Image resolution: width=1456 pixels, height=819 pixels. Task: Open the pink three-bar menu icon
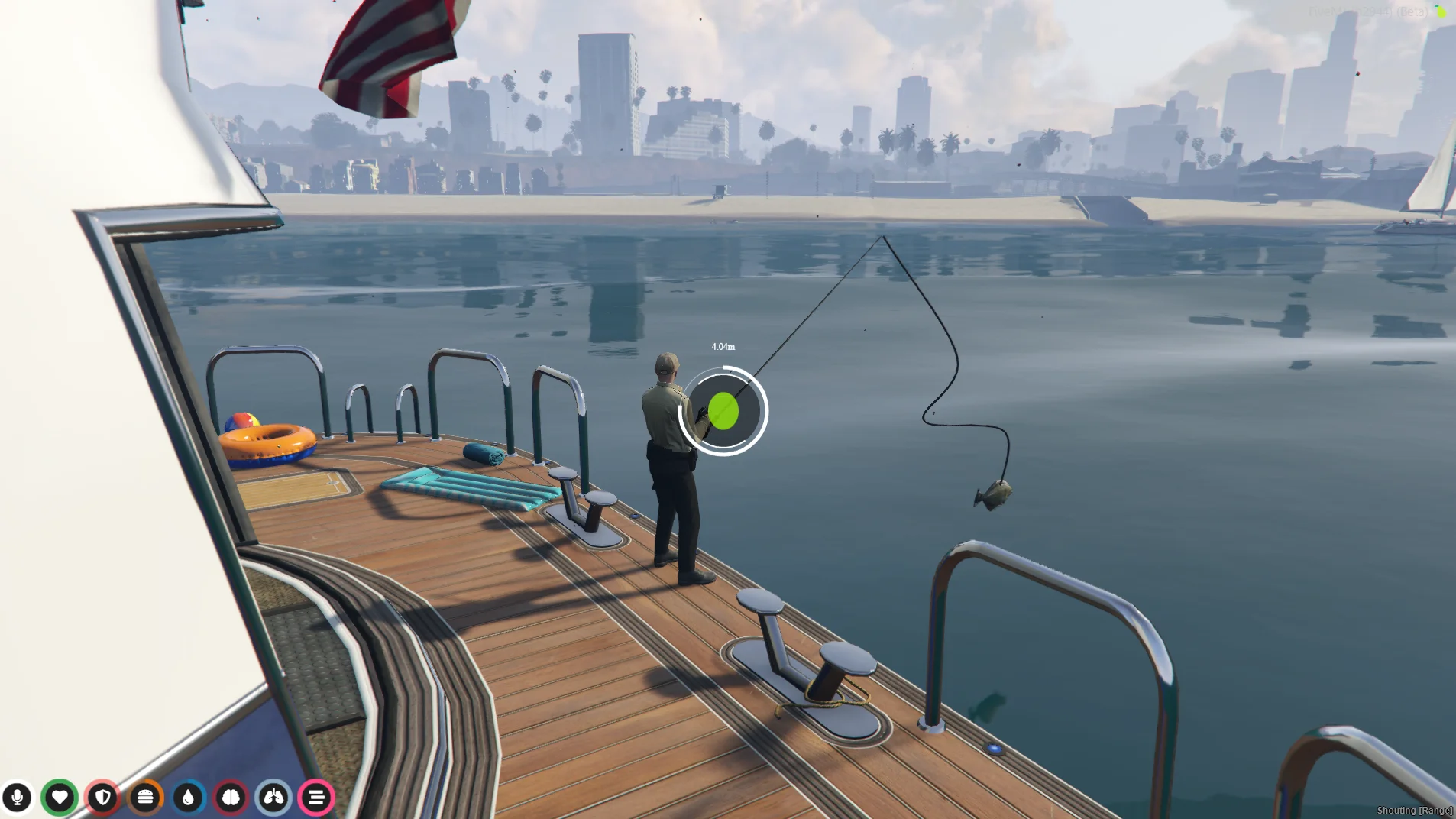[x=316, y=798]
